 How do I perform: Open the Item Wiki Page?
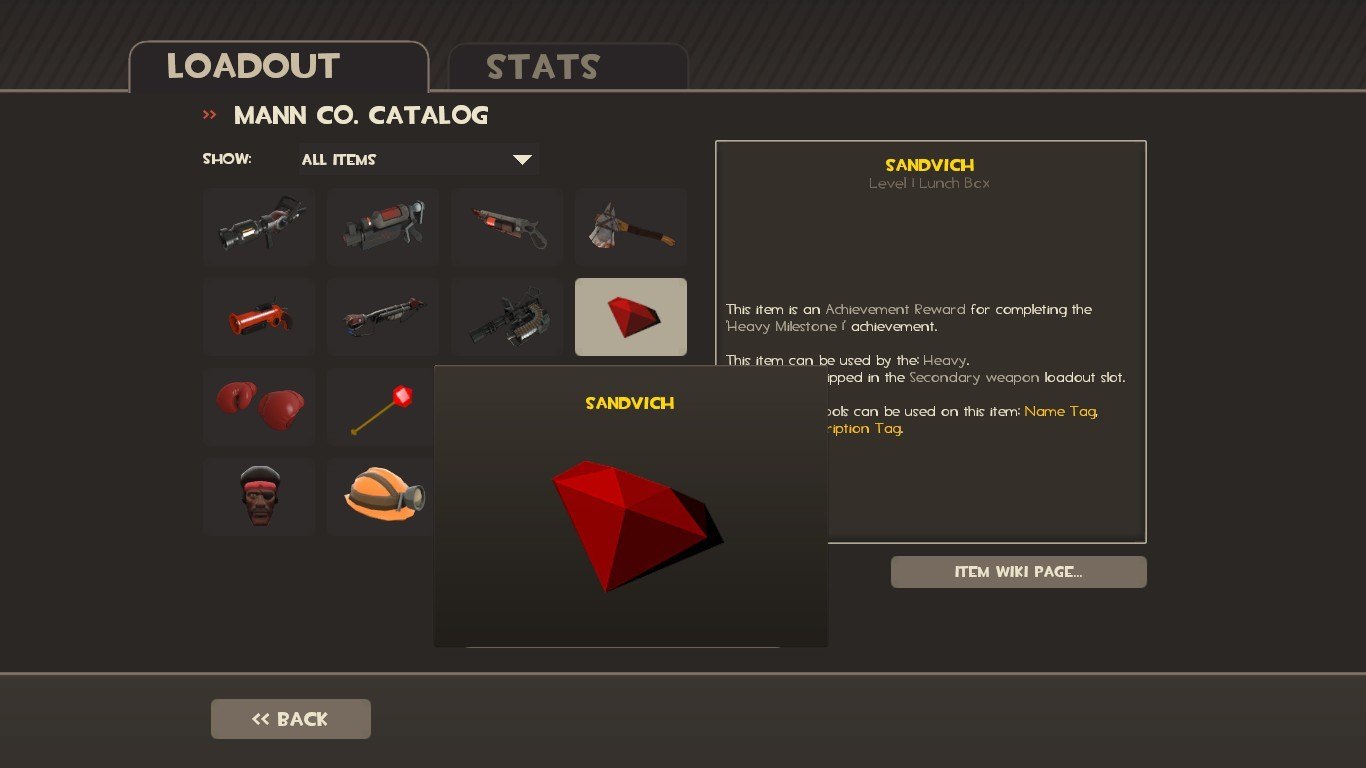click(x=1018, y=572)
